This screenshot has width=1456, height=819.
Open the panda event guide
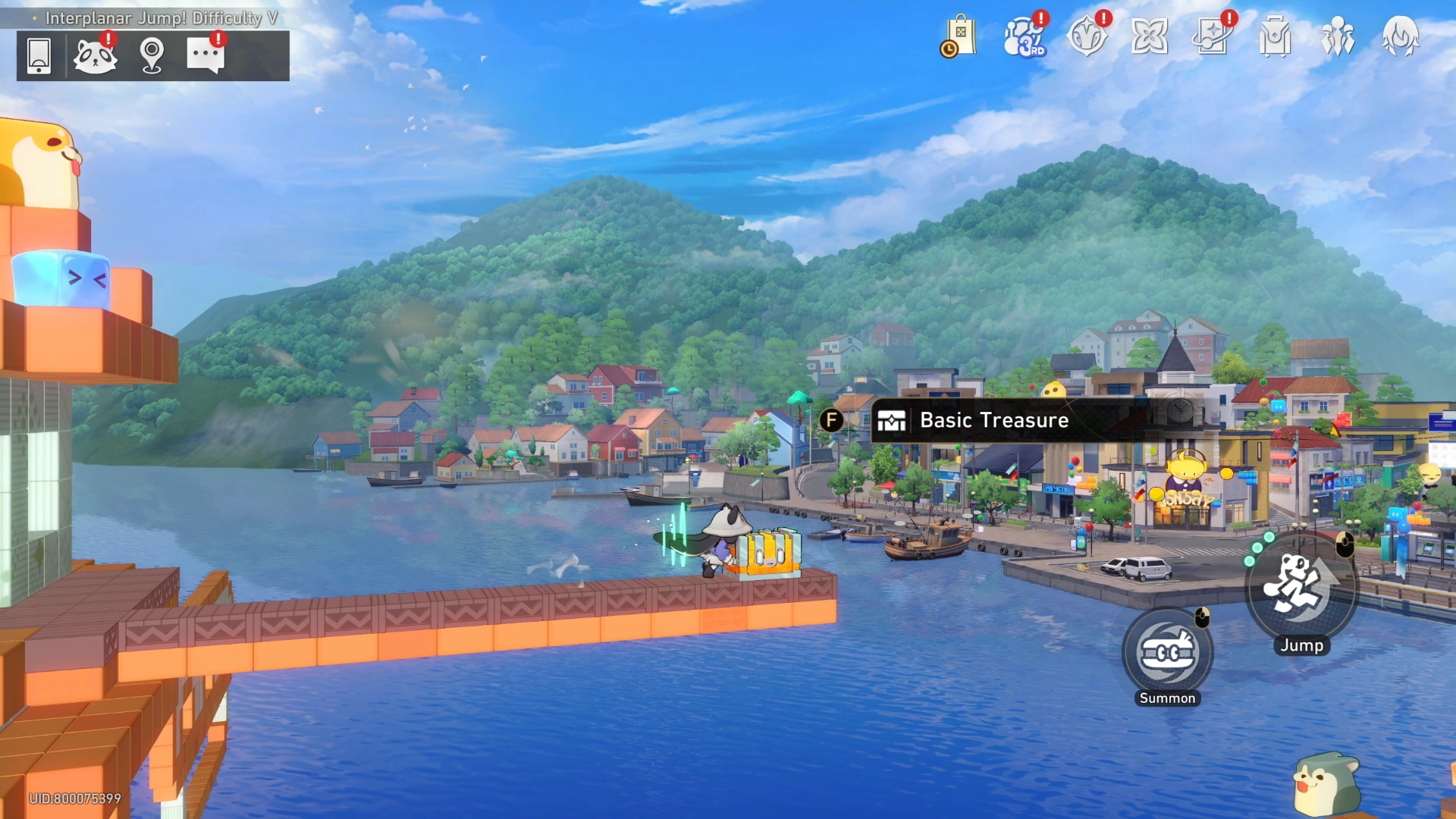tap(95, 55)
